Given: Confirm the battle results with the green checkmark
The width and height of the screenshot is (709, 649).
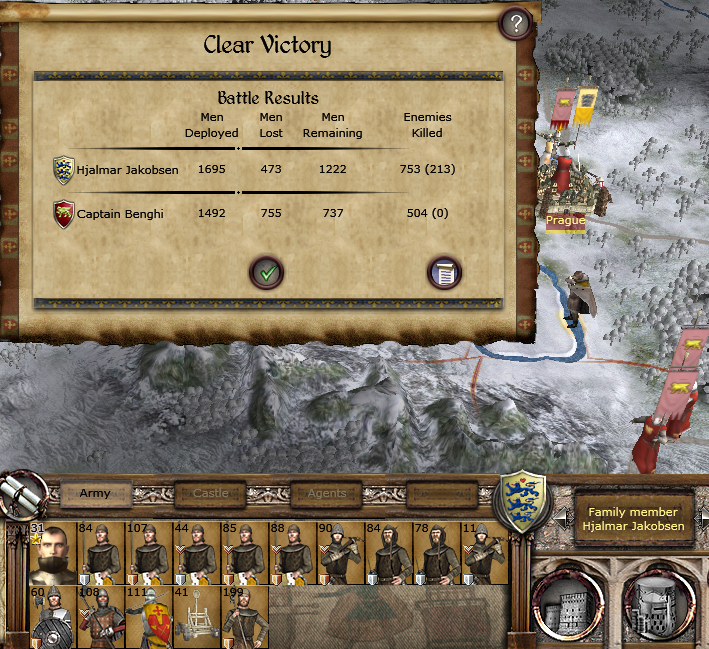Looking at the screenshot, I should tap(266, 271).
